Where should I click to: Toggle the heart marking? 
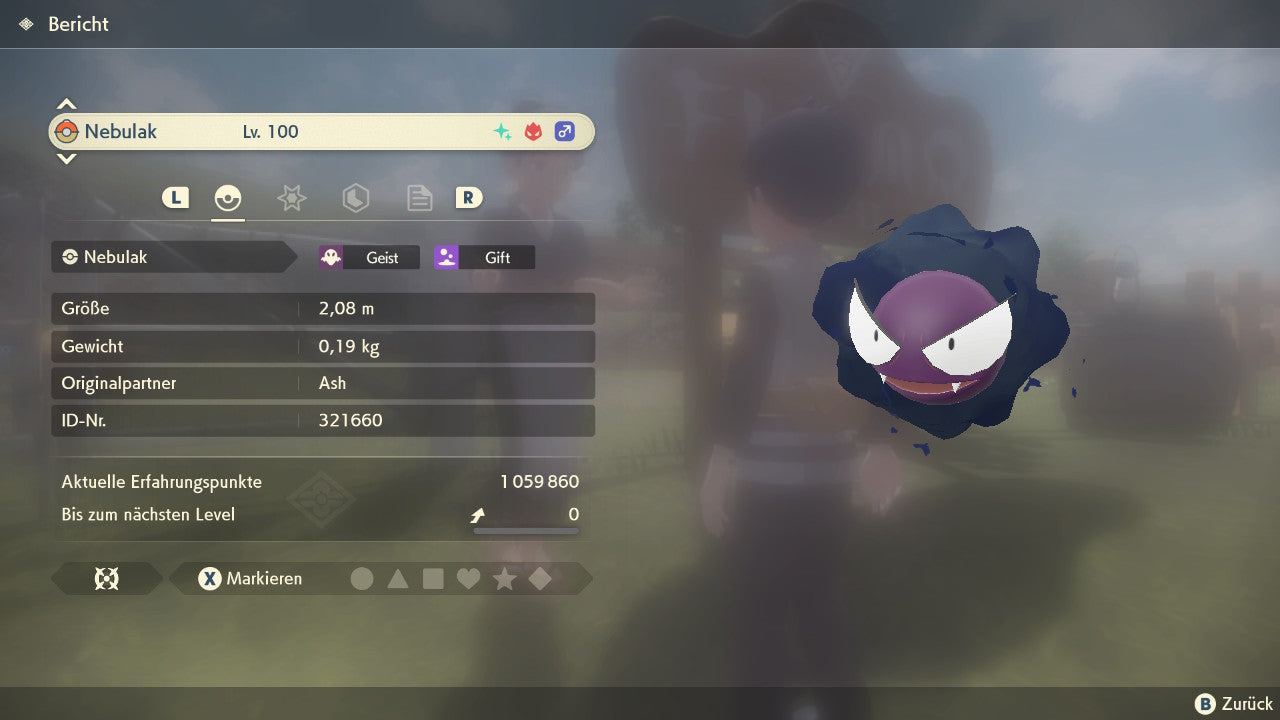pos(468,579)
